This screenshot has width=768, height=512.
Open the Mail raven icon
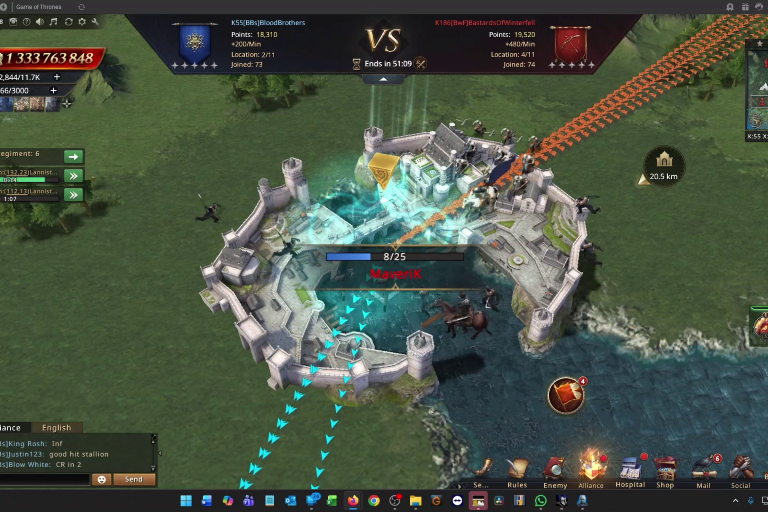(x=703, y=468)
